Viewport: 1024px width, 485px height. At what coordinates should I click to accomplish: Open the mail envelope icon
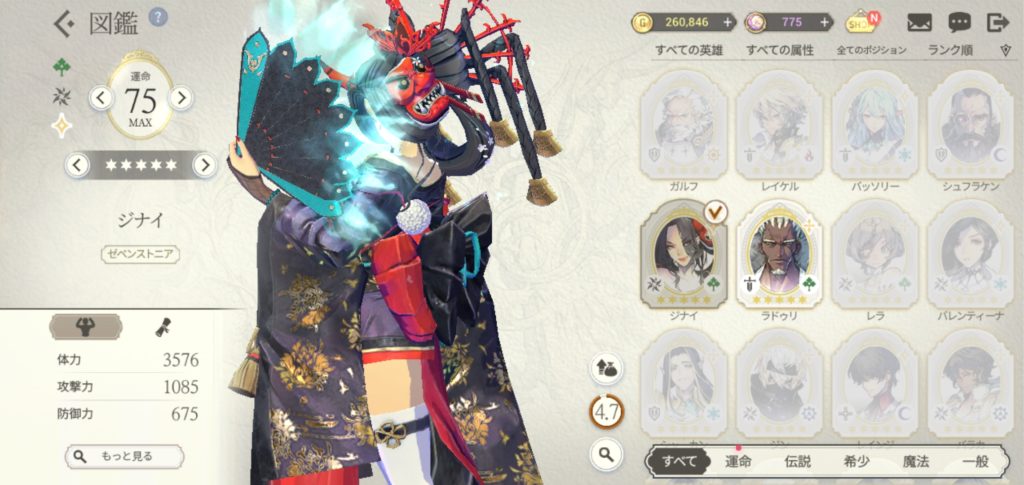point(921,22)
